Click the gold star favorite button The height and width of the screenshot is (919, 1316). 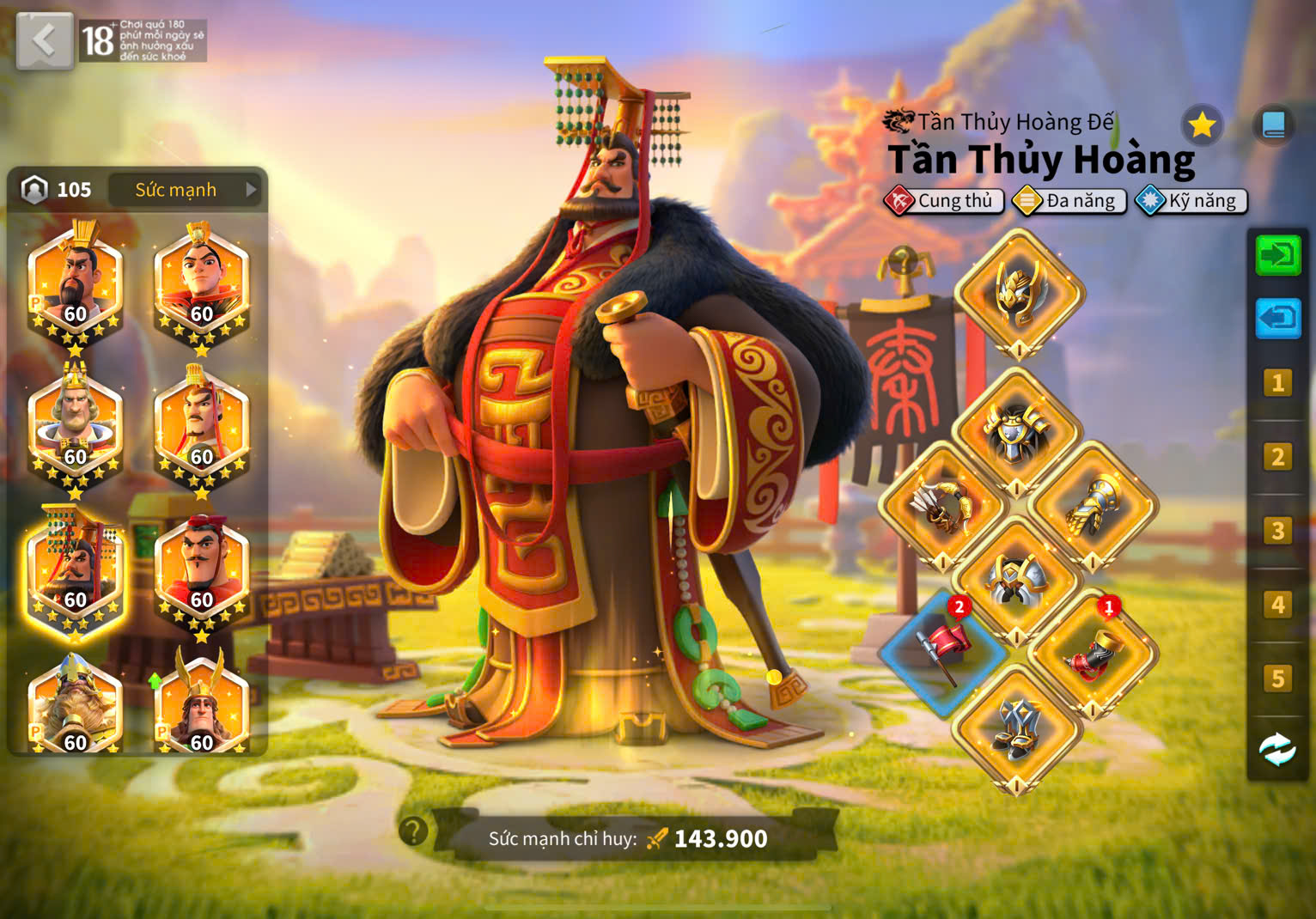[1201, 126]
